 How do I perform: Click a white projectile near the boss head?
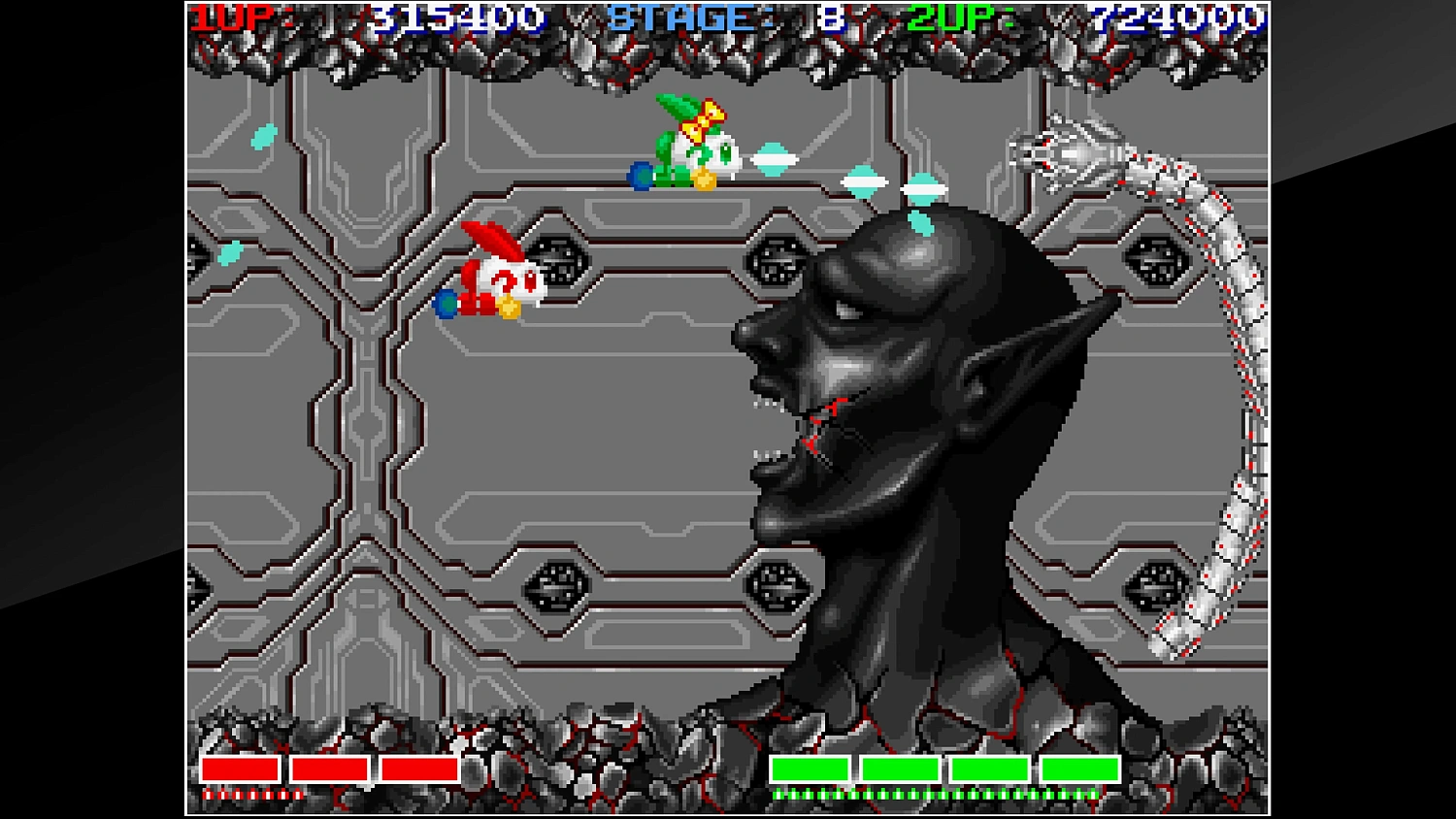pyautogui.click(x=864, y=181)
